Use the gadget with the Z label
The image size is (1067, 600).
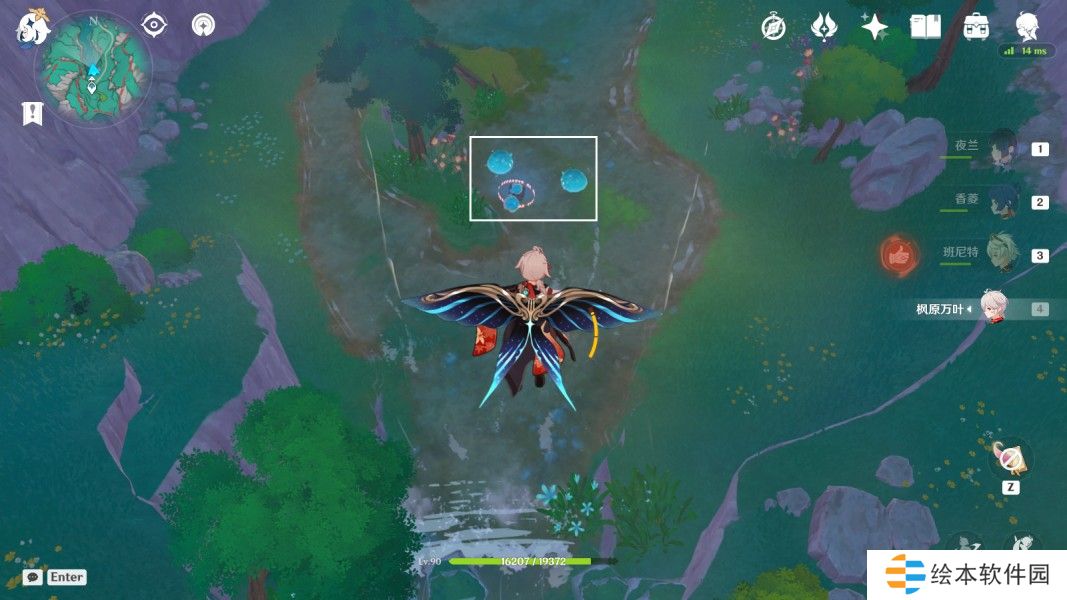(x=1009, y=459)
